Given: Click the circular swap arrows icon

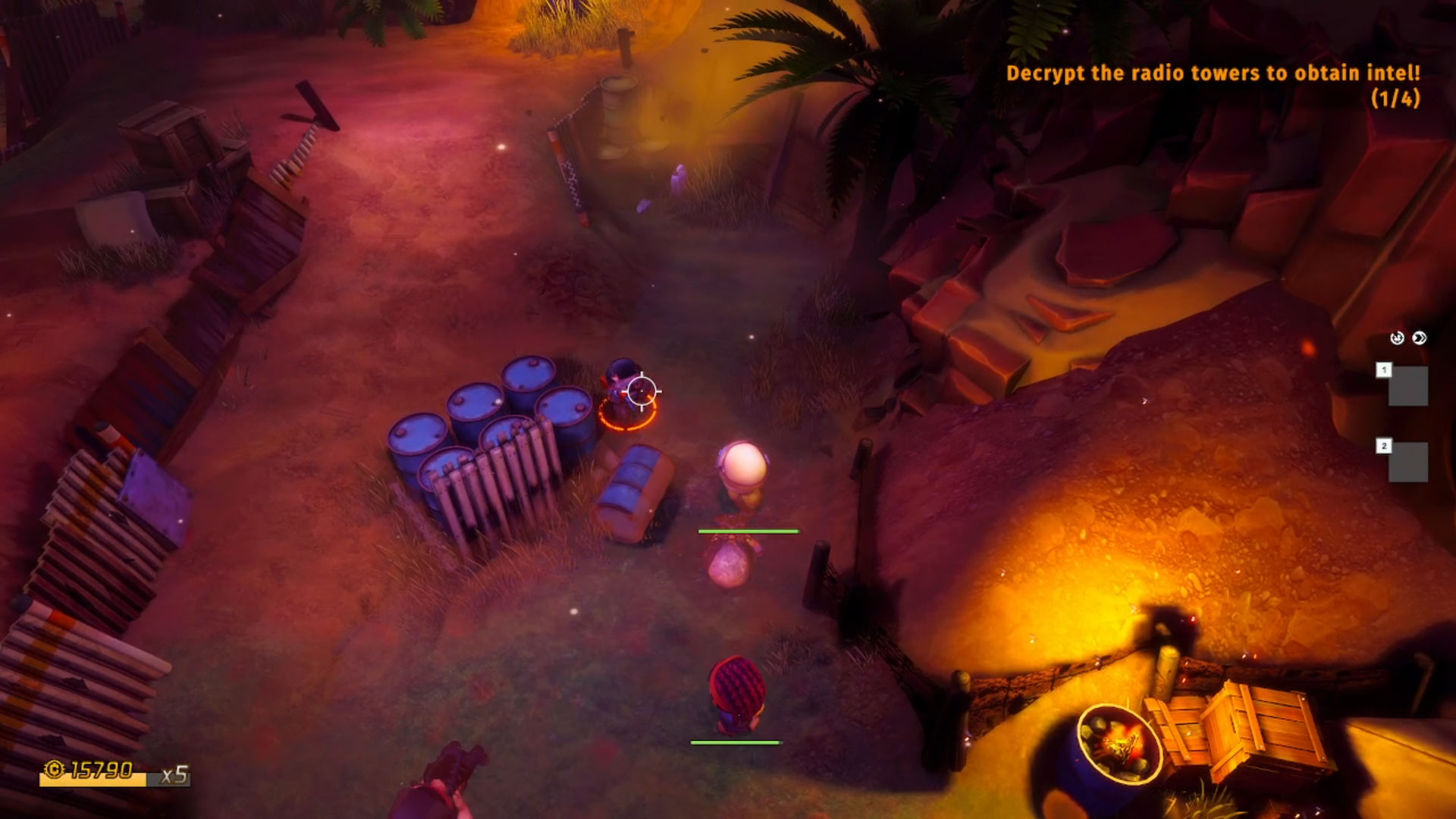Looking at the screenshot, I should point(1397,338).
